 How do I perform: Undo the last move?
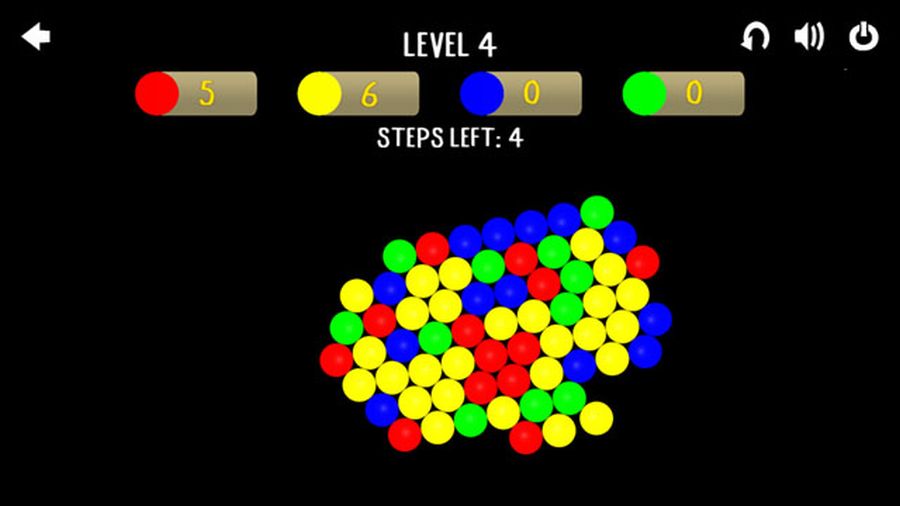pos(755,38)
